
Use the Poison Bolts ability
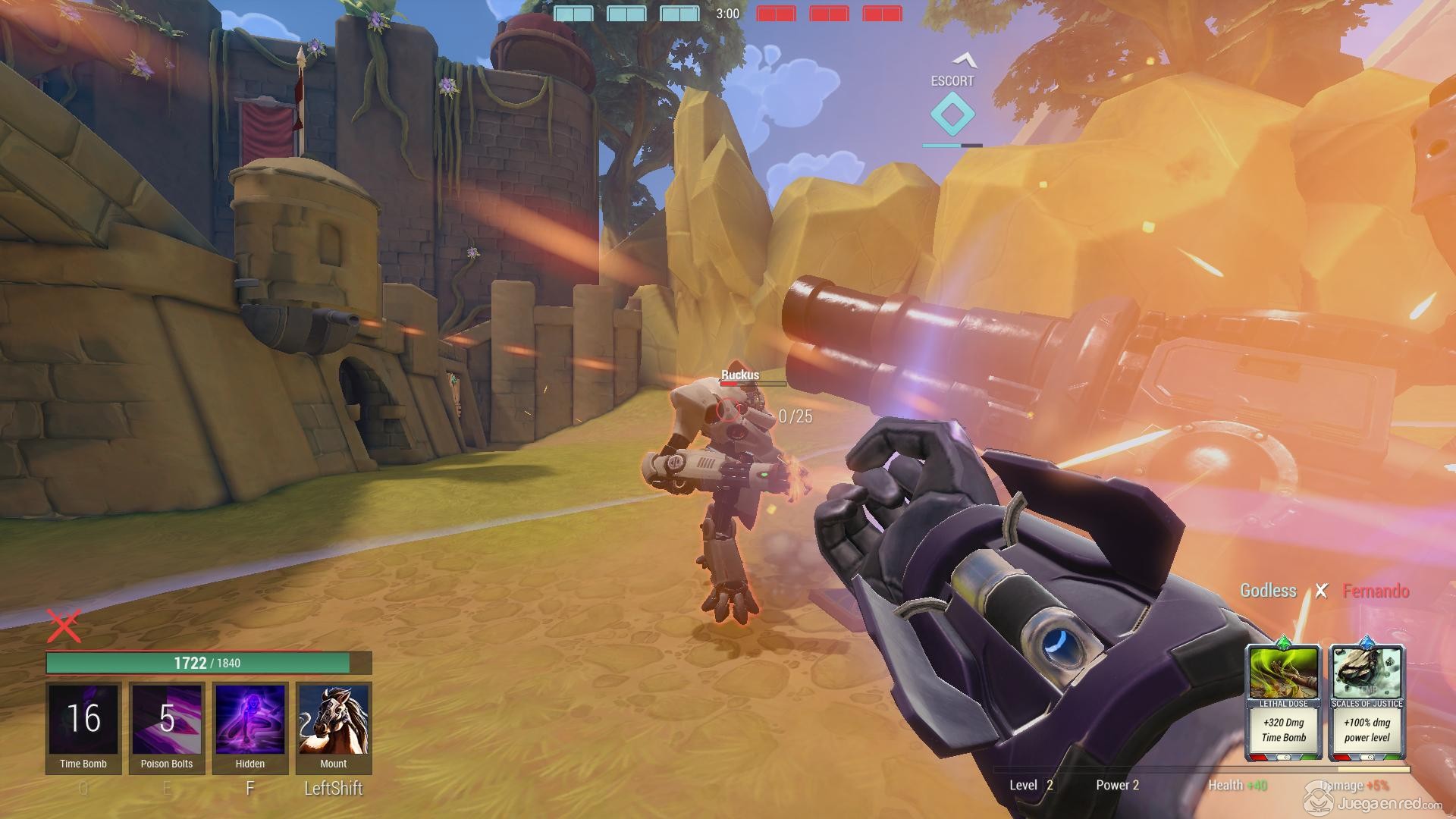(x=167, y=720)
